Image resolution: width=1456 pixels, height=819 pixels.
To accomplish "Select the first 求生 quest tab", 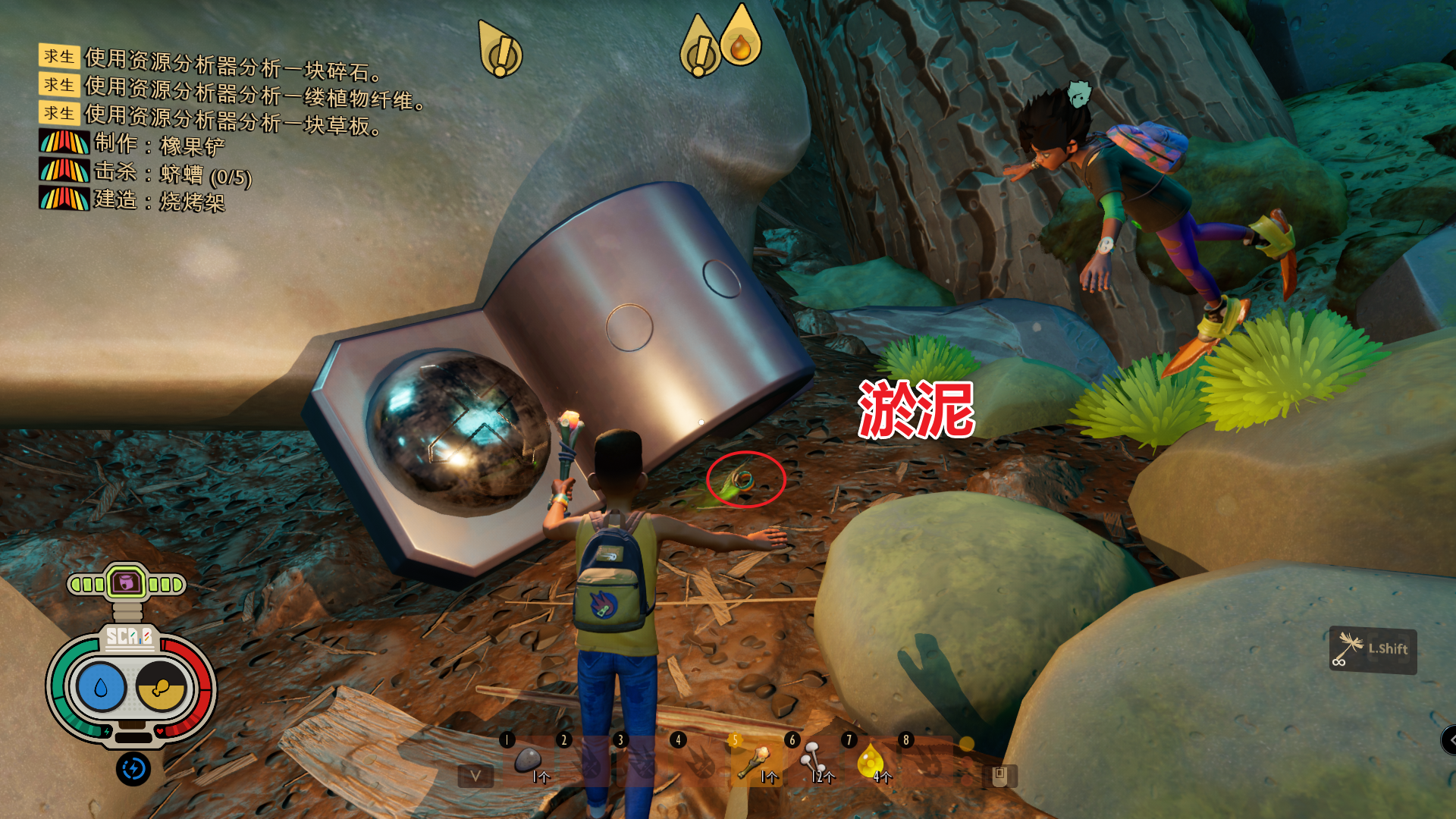I will (60, 55).
